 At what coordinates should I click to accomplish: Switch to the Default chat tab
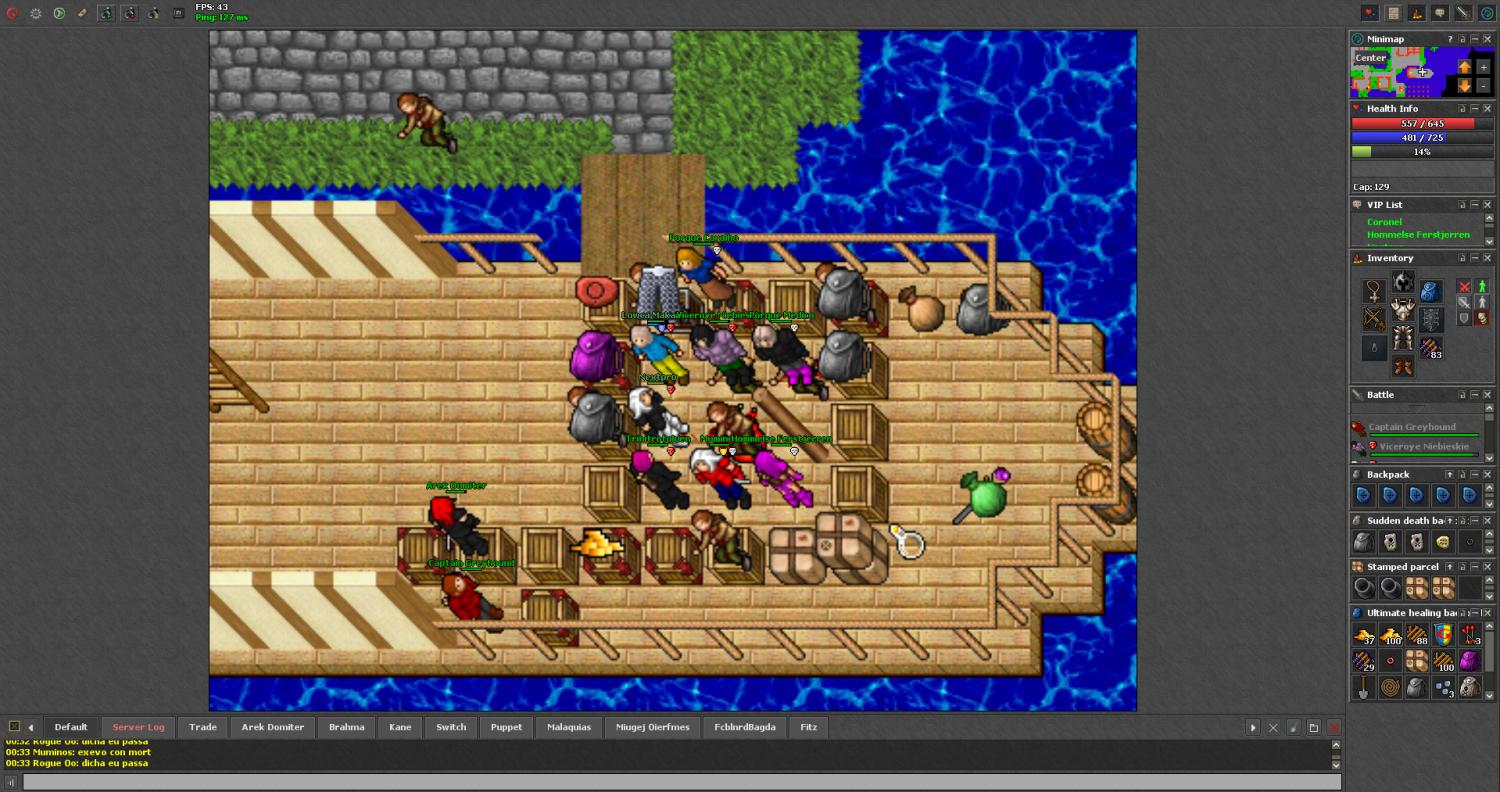point(71,727)
